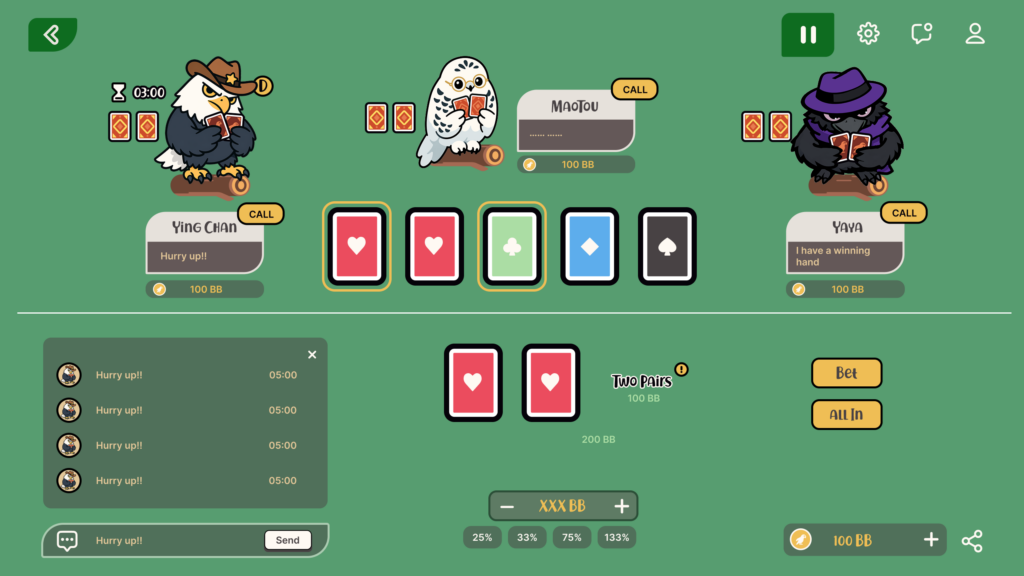
Task: Open the gear settings menu
Action: click(x=868, y=34)
